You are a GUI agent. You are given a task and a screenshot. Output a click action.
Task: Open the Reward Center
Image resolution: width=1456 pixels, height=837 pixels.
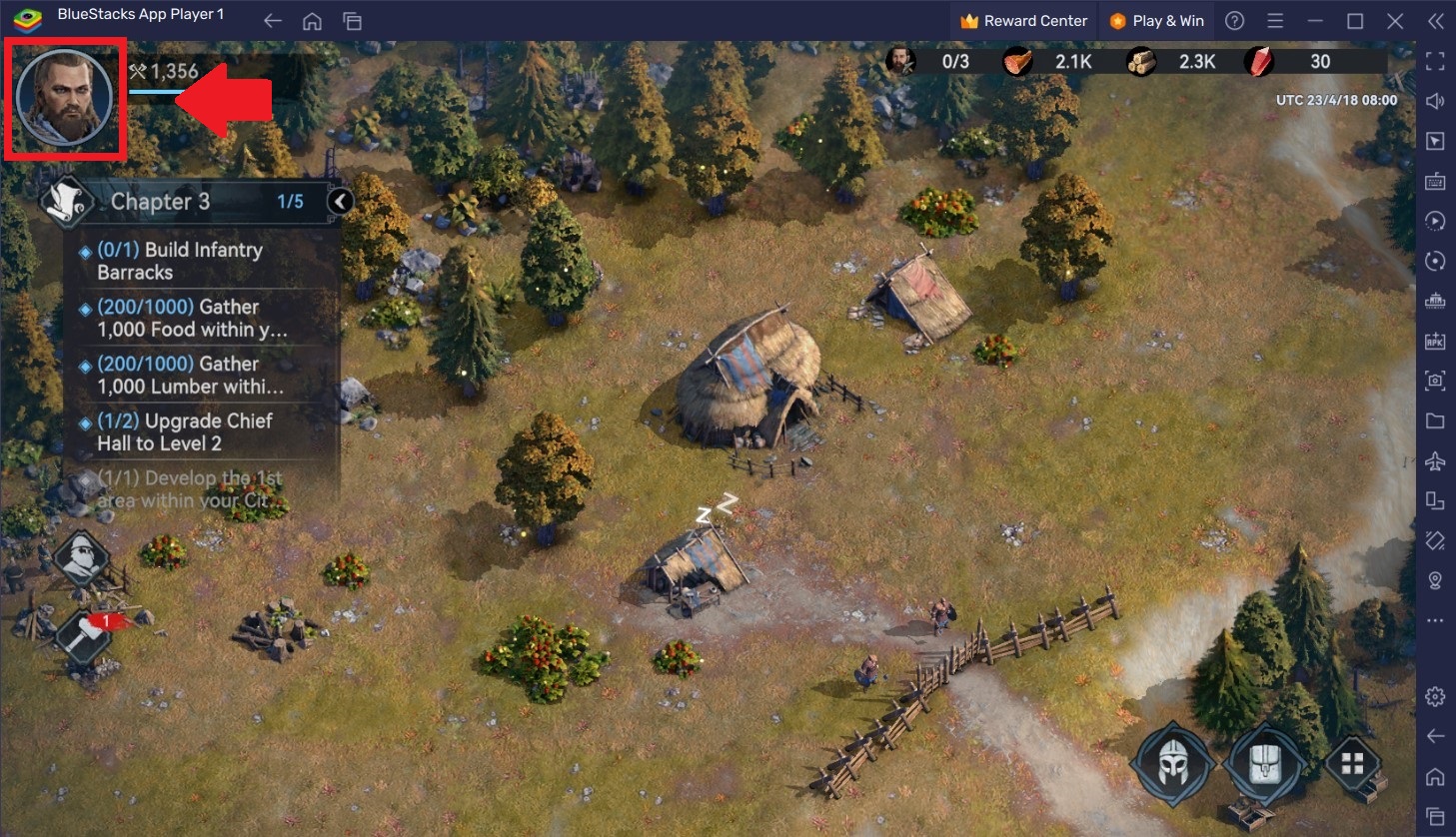1022,20
